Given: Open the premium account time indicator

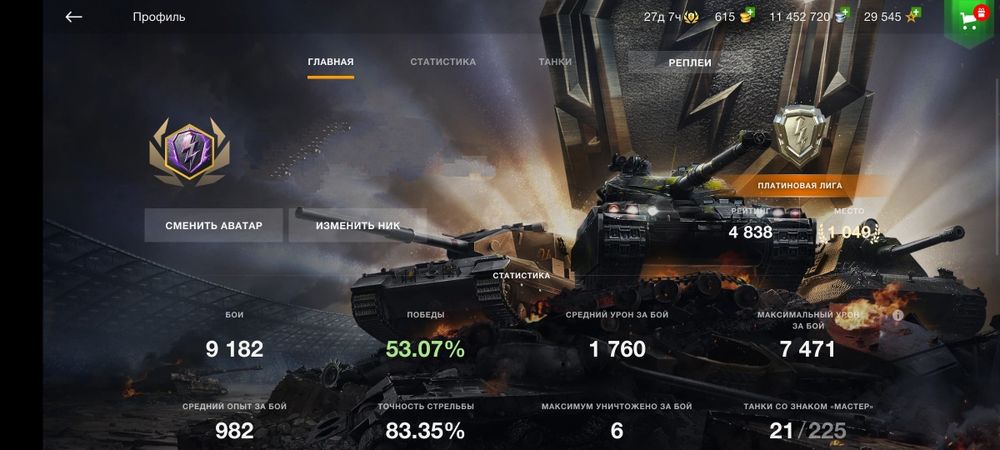Looking at the screenshot, I should 674,17.
